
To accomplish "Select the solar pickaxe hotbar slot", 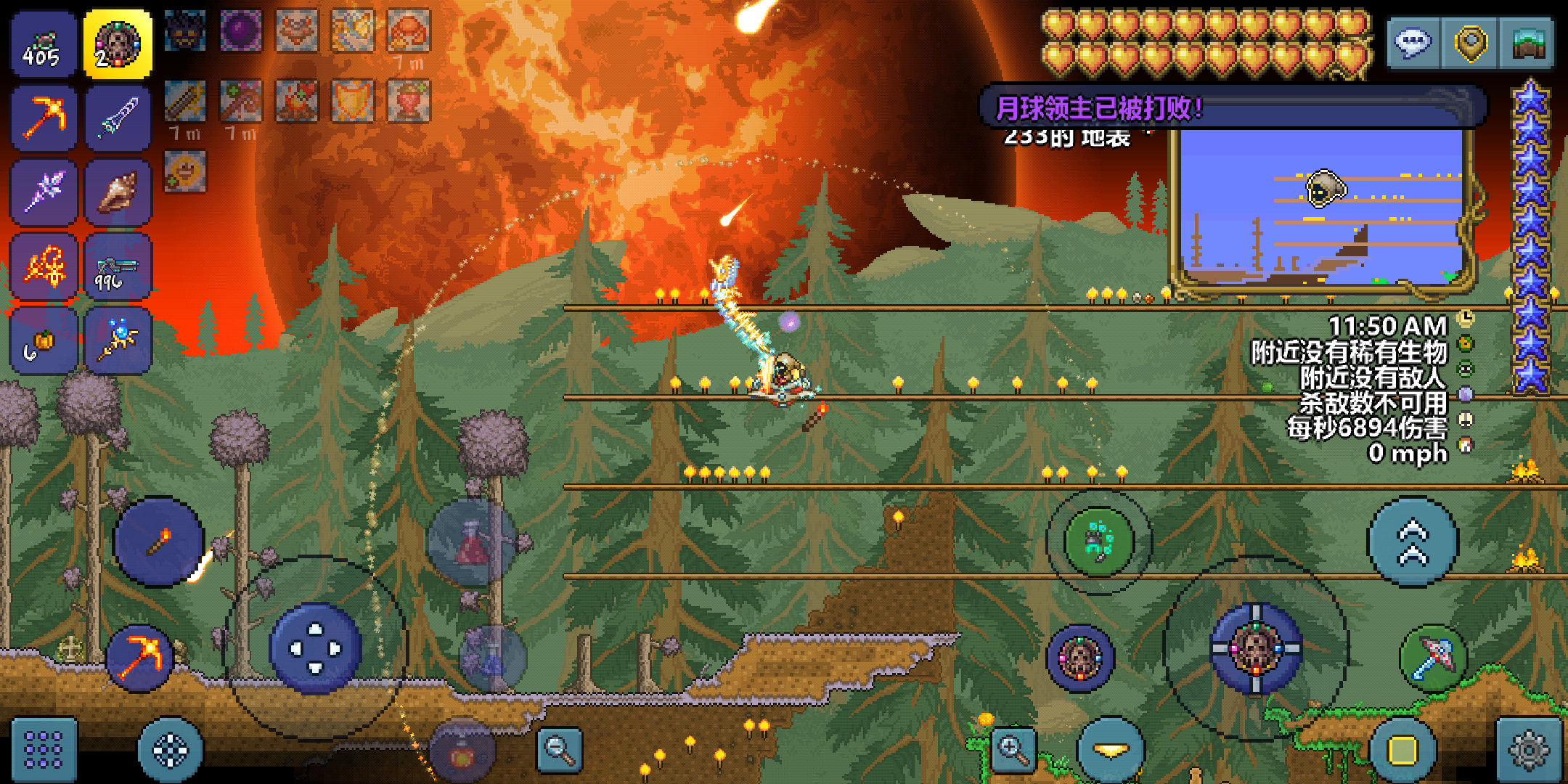I will tap(44, 118).
